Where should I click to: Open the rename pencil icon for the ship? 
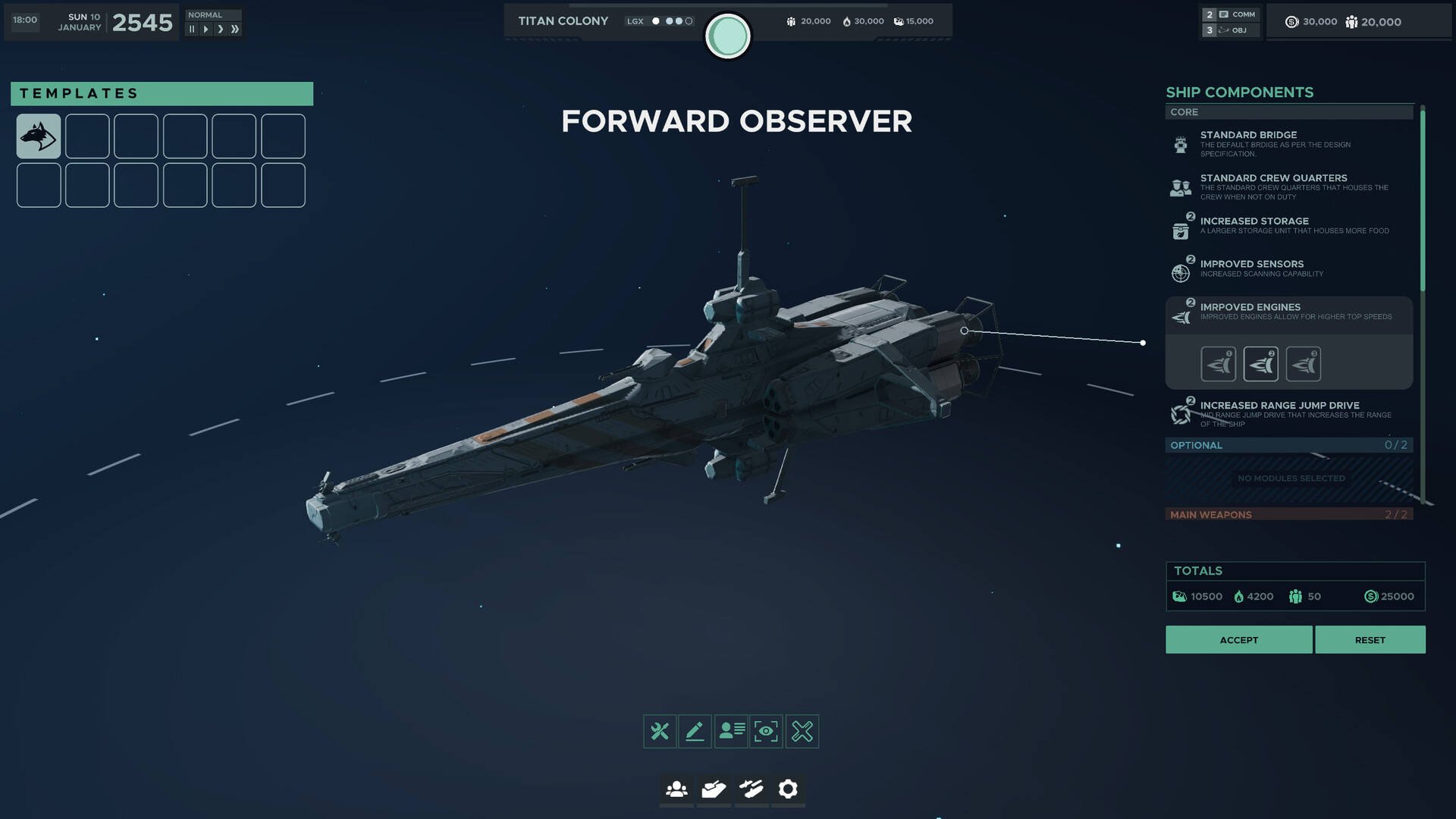[695, 731]
